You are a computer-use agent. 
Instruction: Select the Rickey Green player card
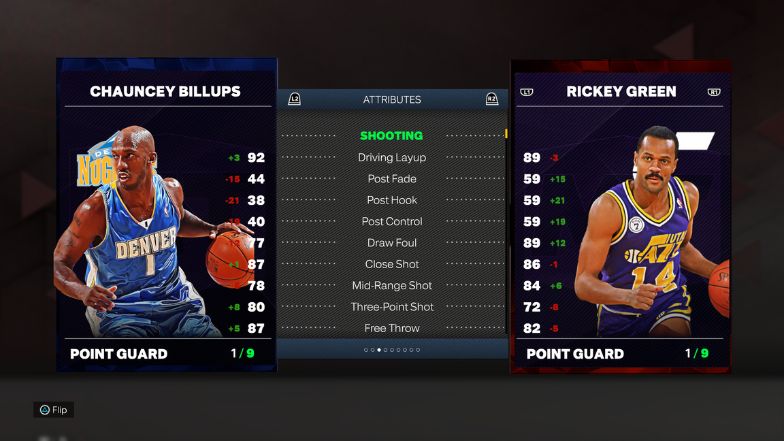(x=620, y=215)
